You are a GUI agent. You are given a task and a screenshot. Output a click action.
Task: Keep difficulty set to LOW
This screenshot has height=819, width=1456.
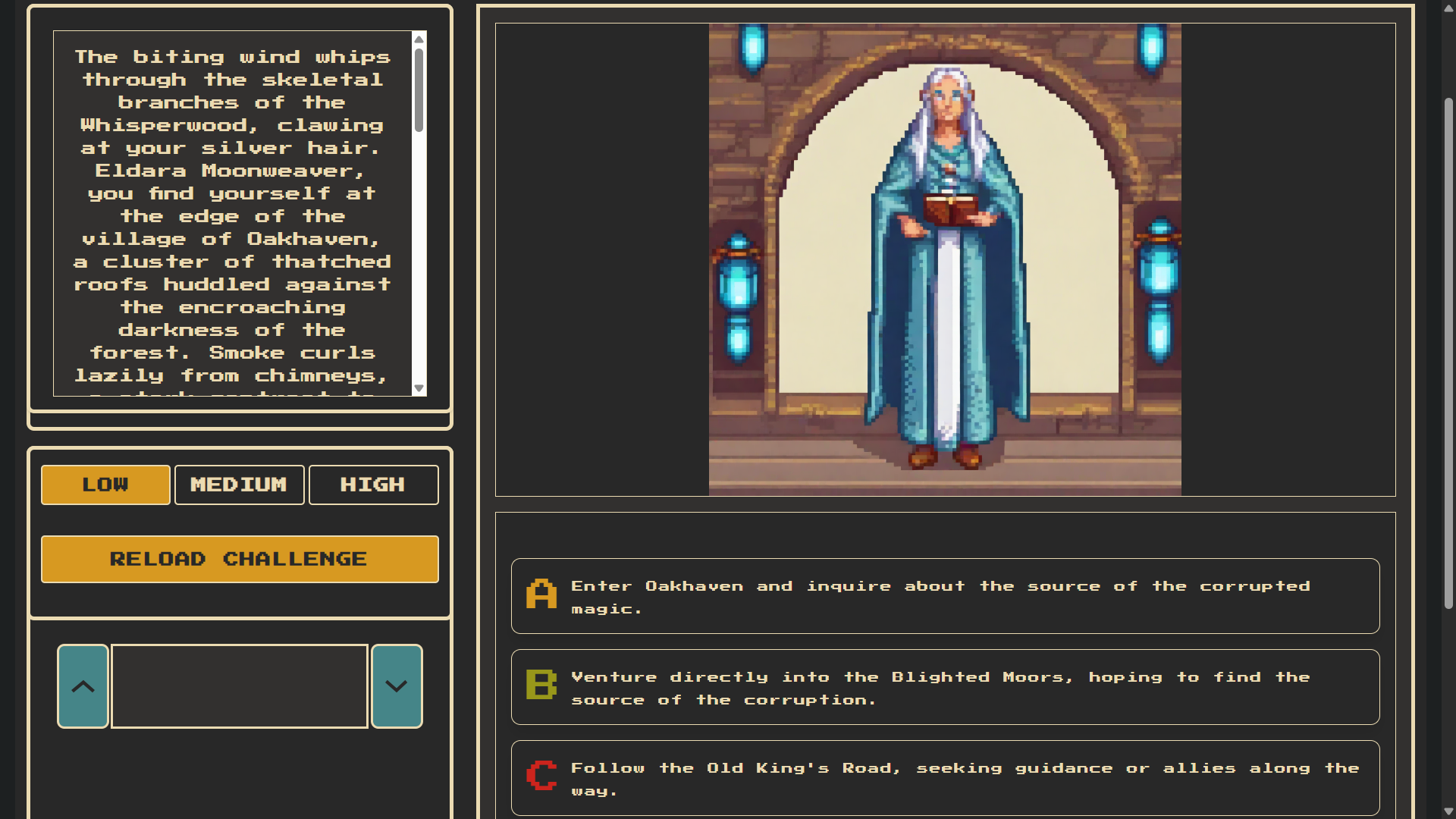tap(105, 485)
